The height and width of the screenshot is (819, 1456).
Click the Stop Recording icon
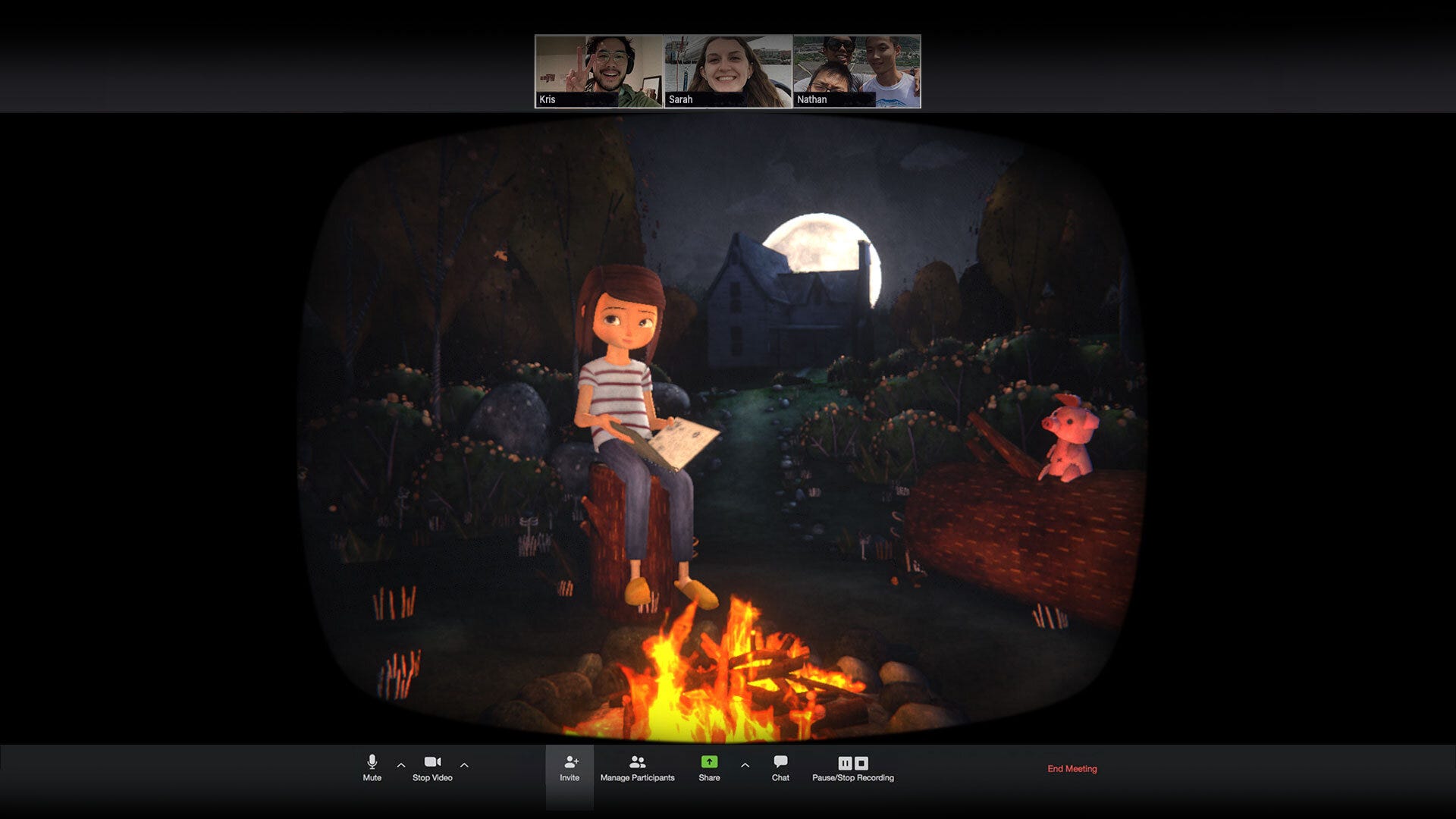pyautogui.click(x=861, y=763)
